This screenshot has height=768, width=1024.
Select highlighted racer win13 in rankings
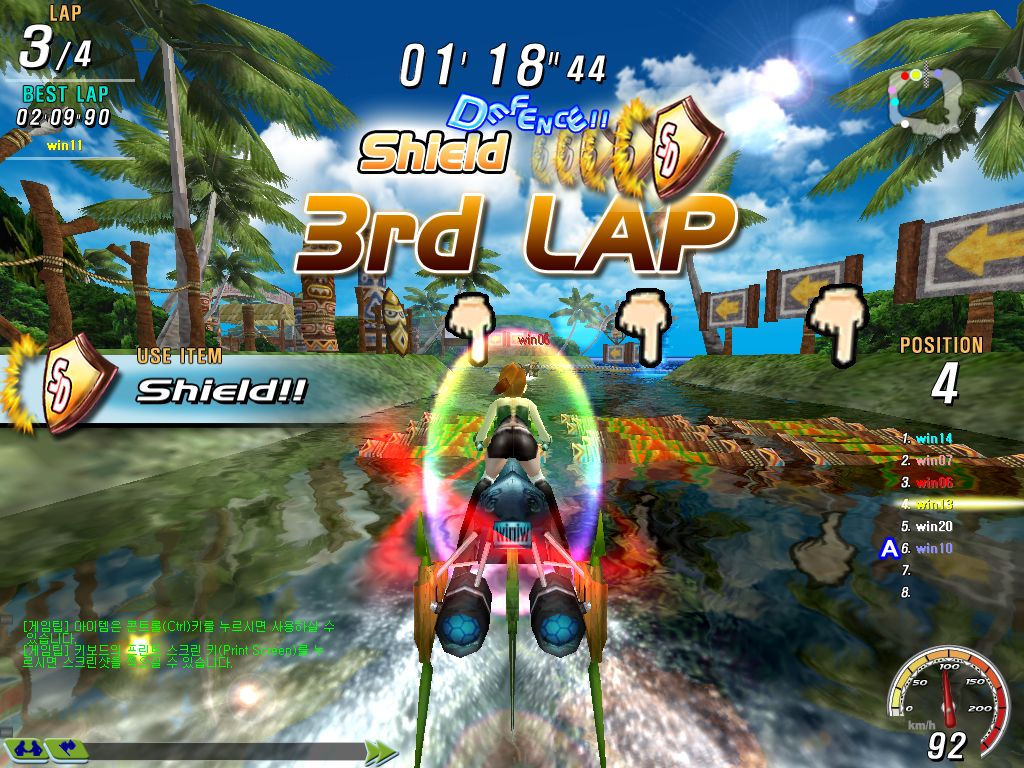click(933, 504)
